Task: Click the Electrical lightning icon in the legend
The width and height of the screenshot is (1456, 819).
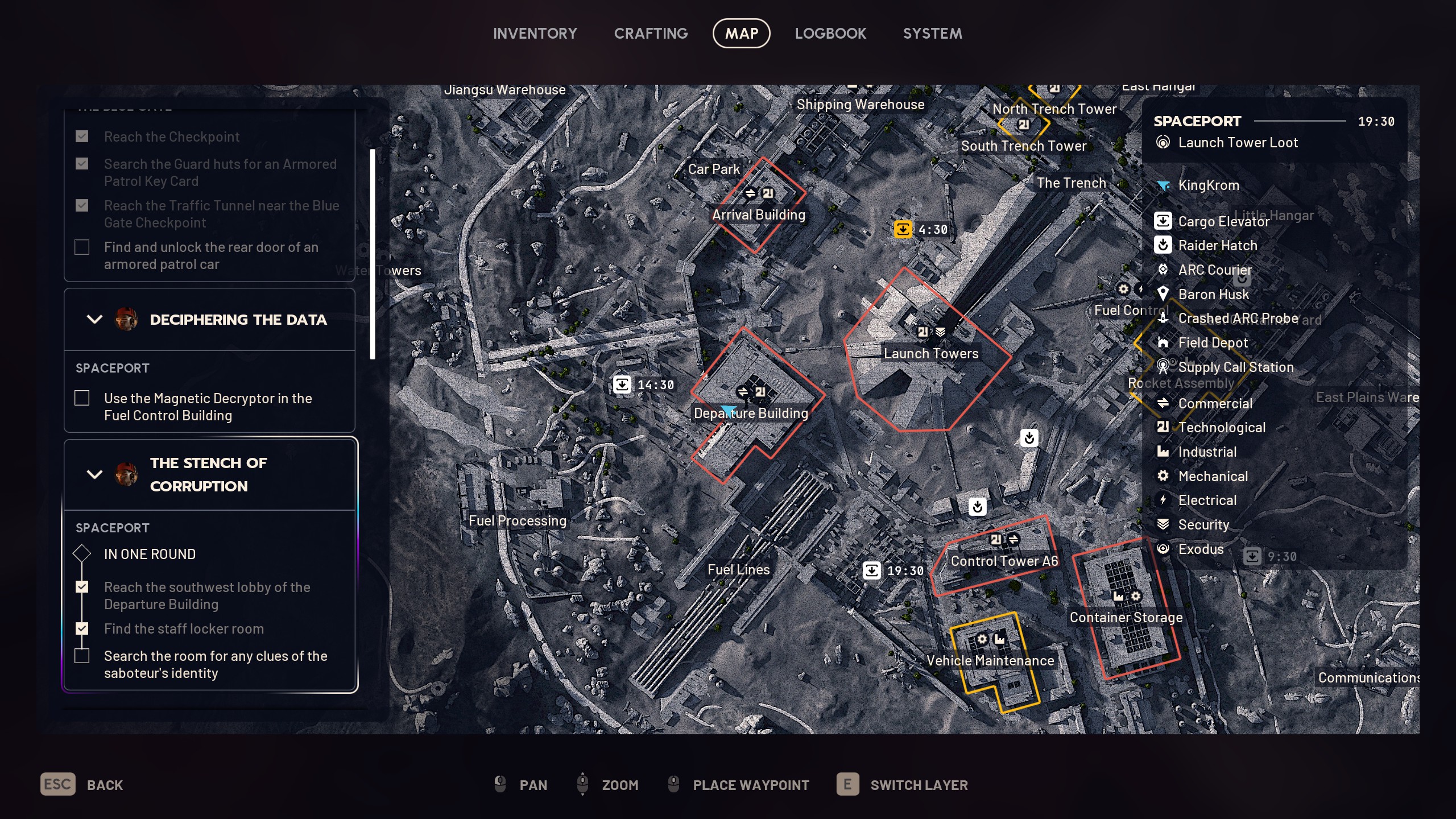Action: (x=1164, y=500)
